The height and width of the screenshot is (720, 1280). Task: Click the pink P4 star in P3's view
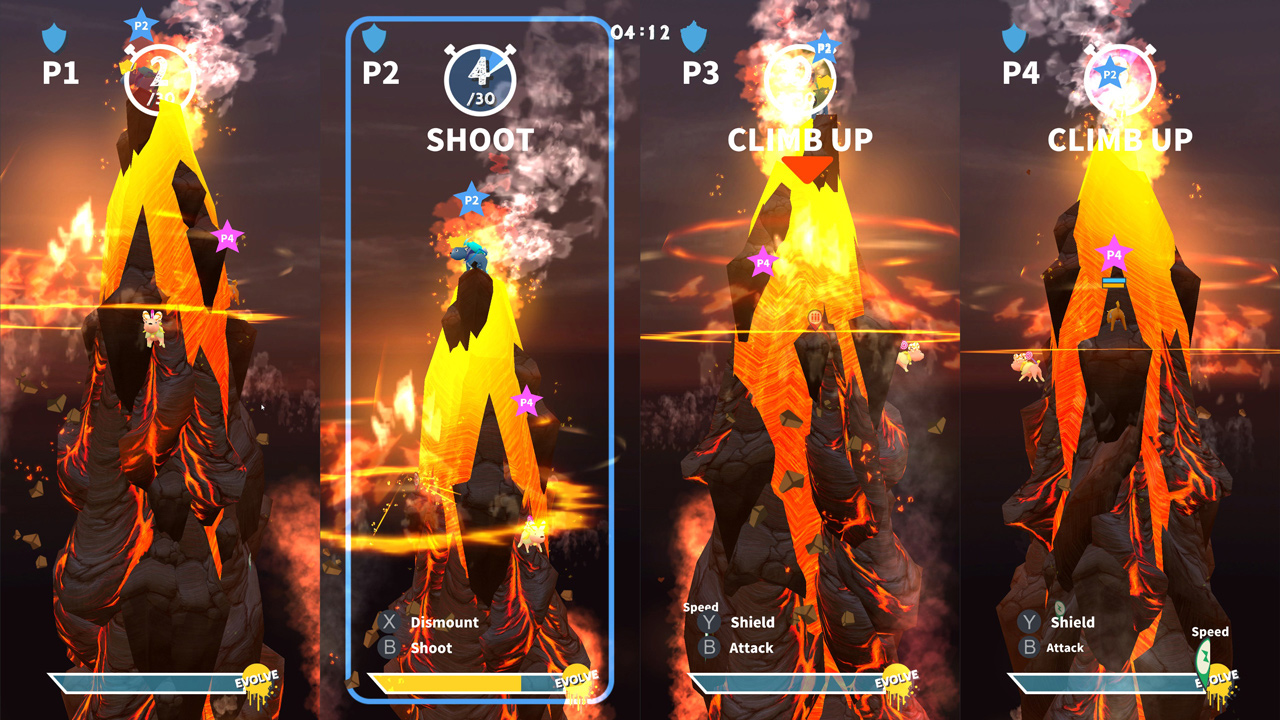point(761,261)
